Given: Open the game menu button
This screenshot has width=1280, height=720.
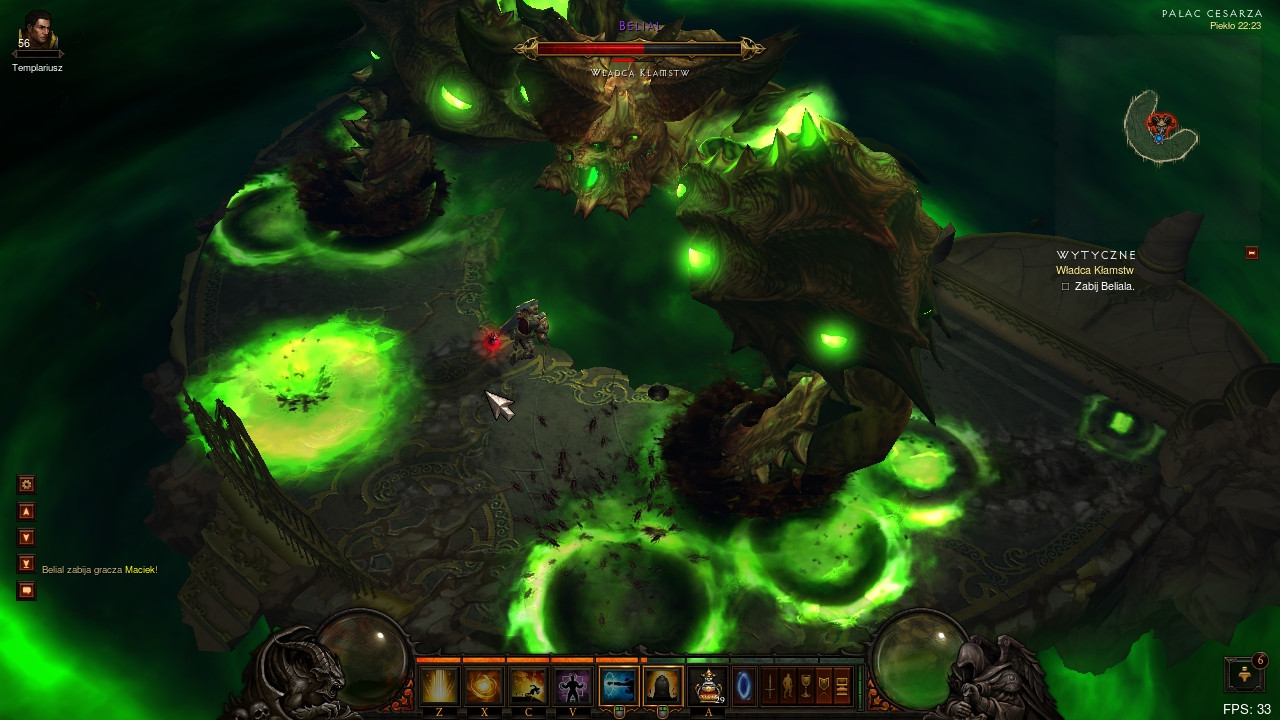Looking at the screenshot, I should [842, 686].
